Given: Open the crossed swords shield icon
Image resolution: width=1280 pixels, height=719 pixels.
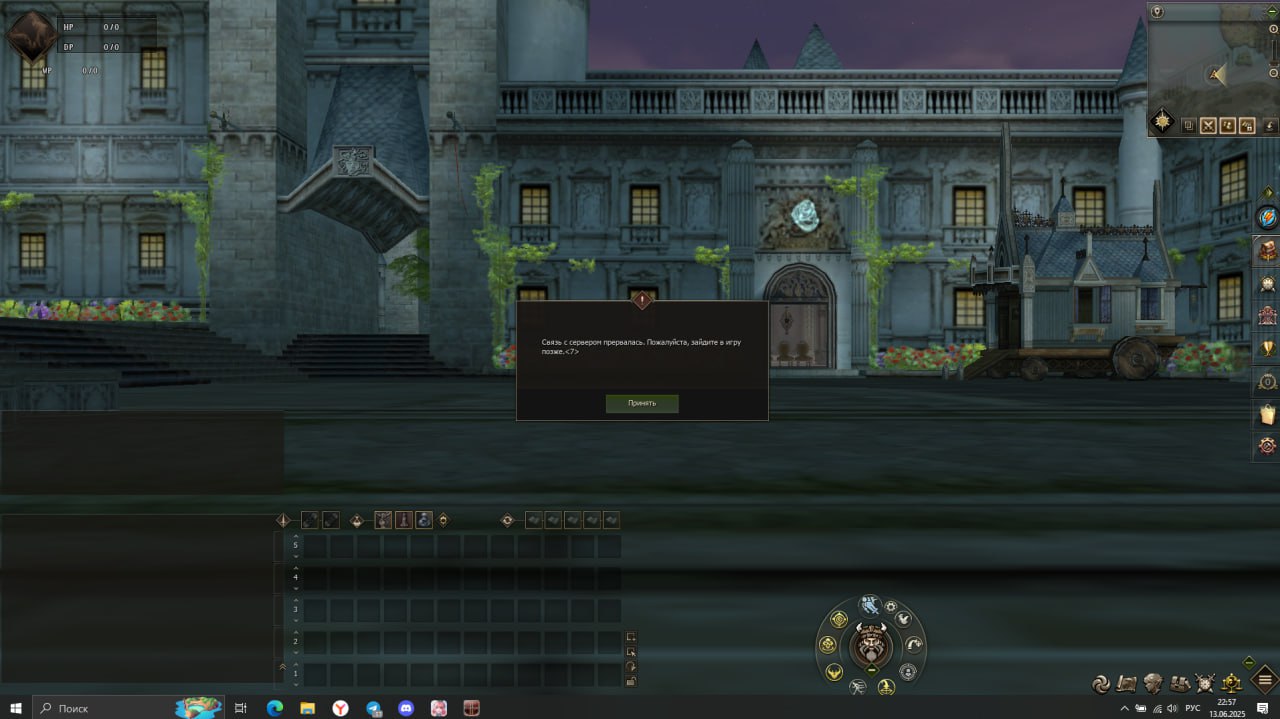Looking at the screenshot, I should click(x=1206, y=684).
